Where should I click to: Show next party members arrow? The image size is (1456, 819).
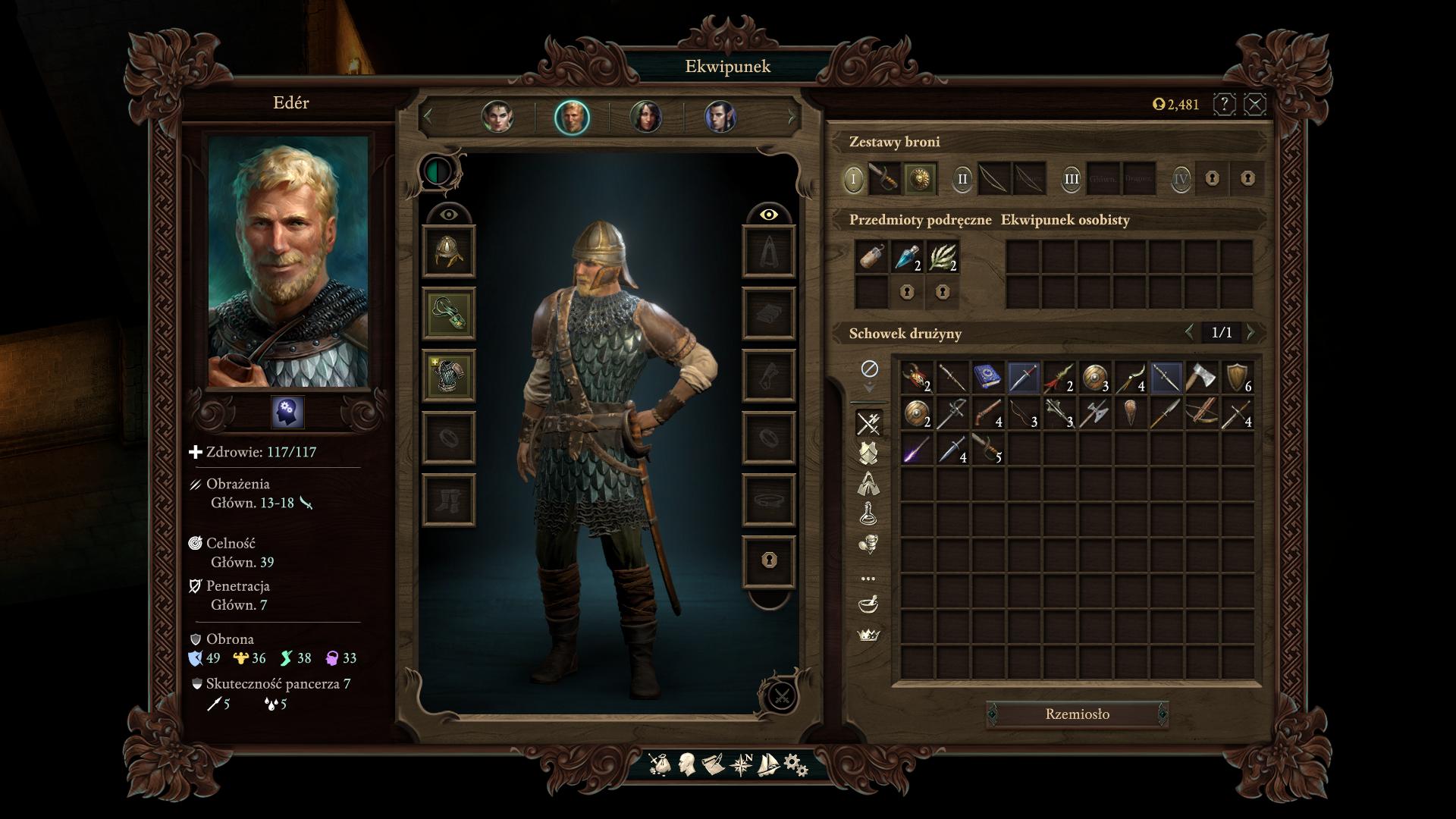pyautogui.click(x=792, y=117)
